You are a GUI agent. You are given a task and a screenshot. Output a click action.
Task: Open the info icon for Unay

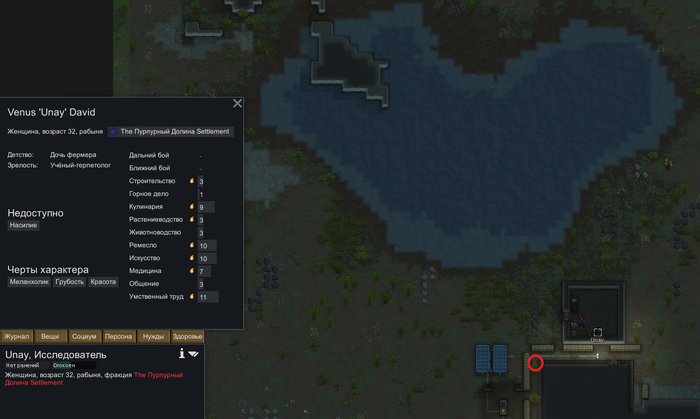pyautogui.click(x=181, y=353)
